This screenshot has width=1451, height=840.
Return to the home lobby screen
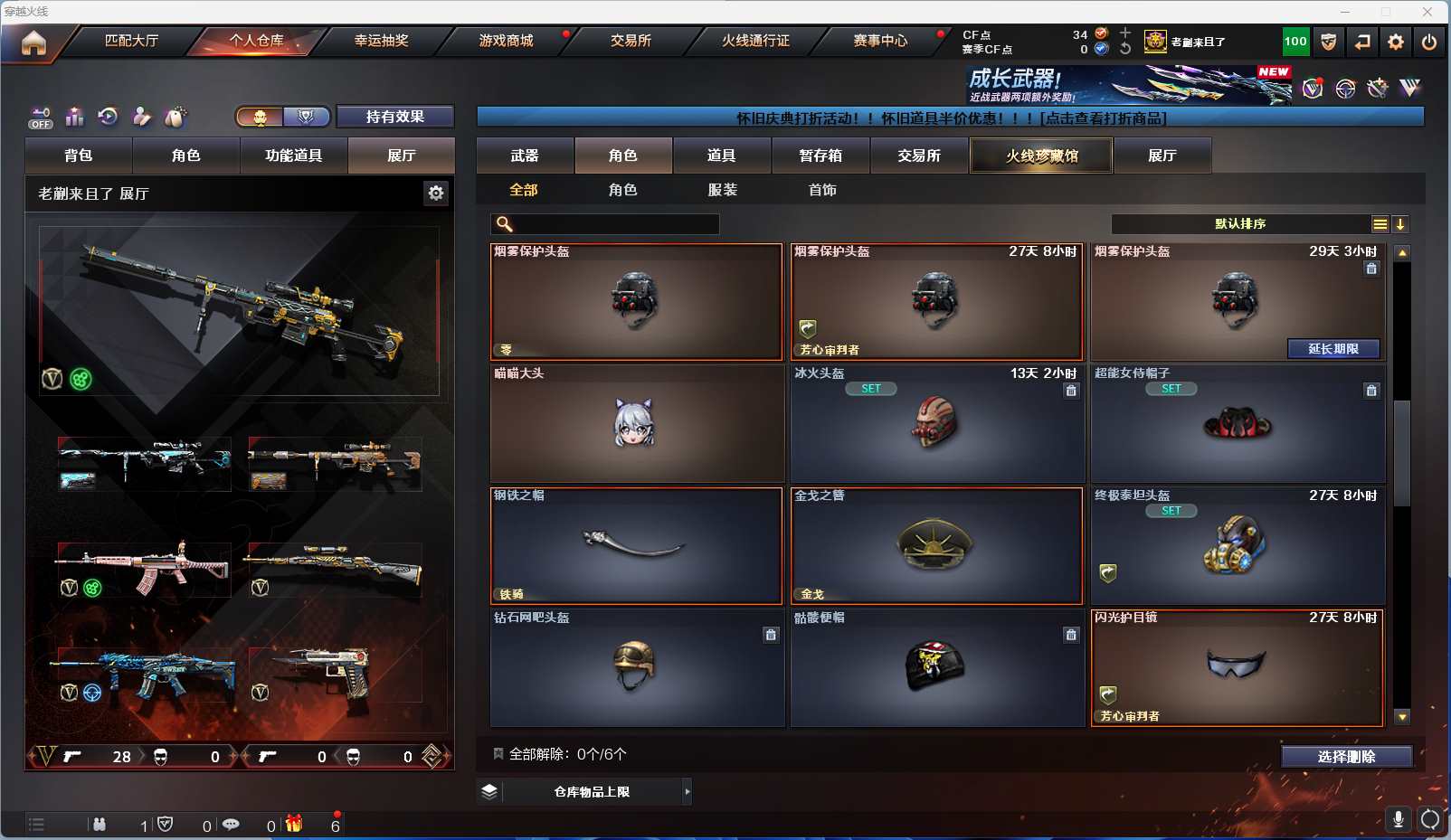[x=33, y=42]
